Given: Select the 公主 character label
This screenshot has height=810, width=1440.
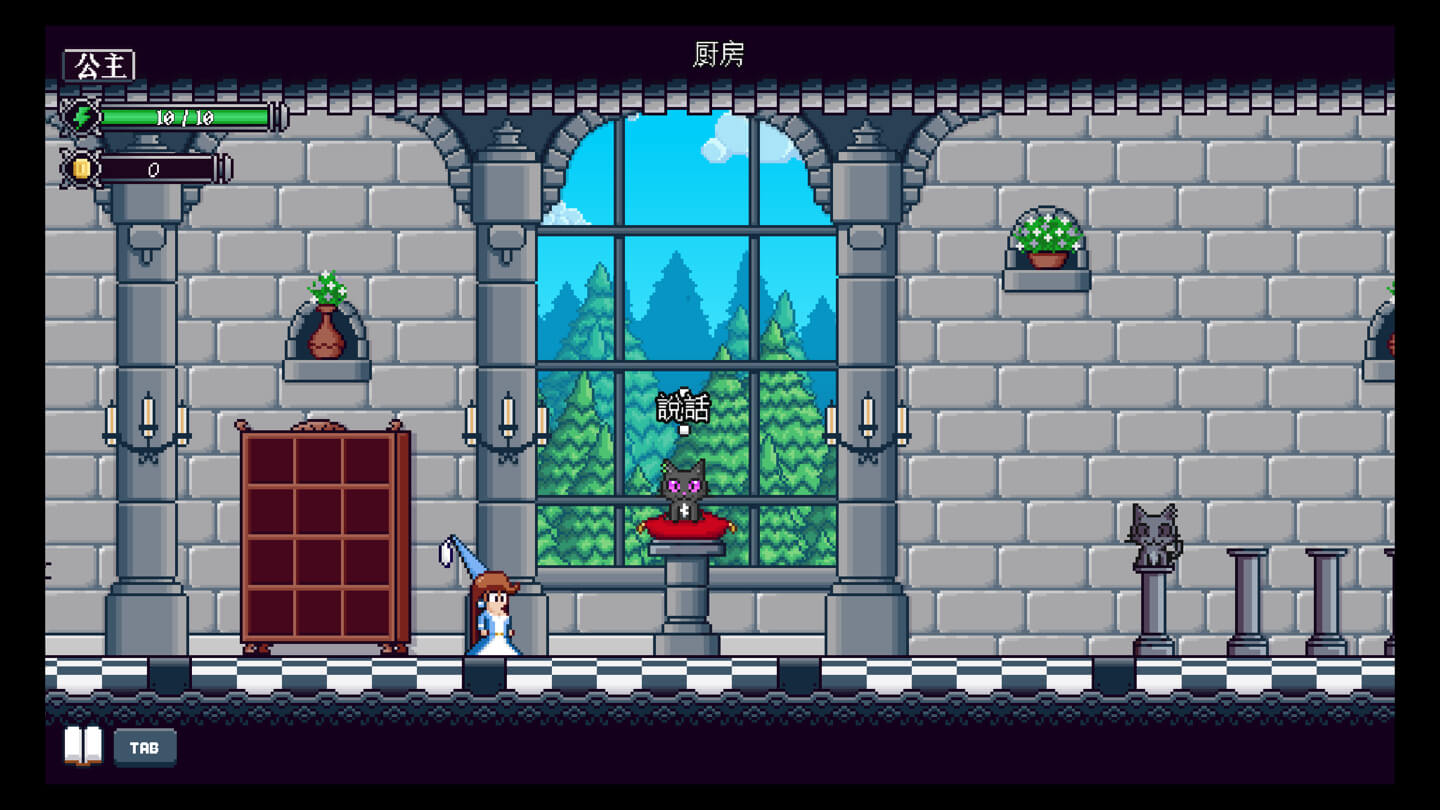Looking at the screenshot, I should (100, 66).
